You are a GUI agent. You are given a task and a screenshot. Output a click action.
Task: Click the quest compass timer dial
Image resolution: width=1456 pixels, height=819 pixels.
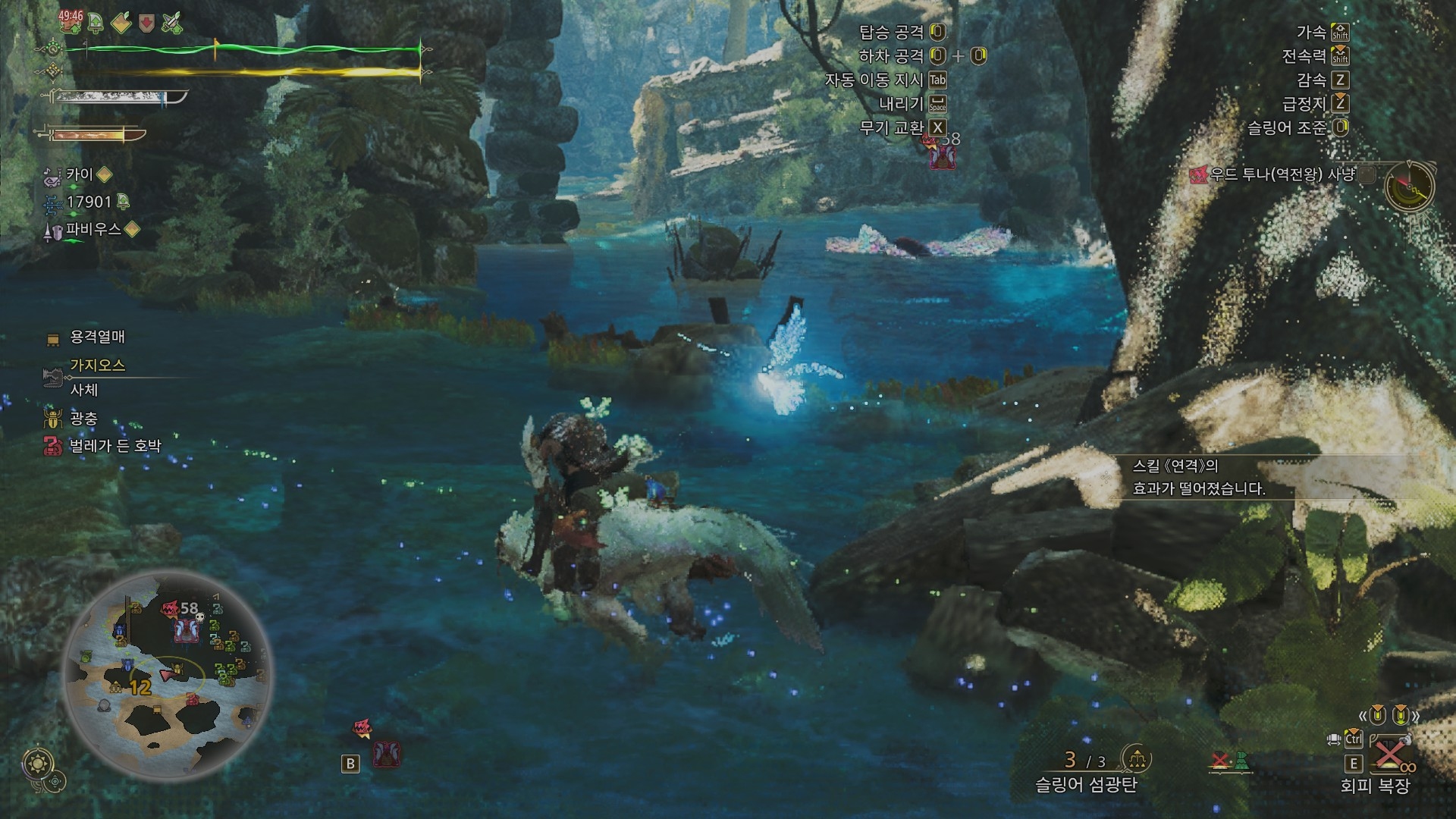click(x=1409, y=185)
